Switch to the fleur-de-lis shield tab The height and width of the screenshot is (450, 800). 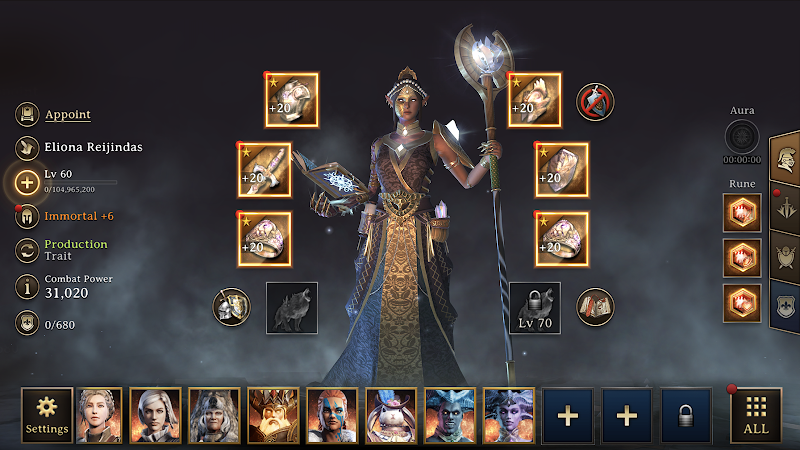pyautogui.click(x=786, y=304)
